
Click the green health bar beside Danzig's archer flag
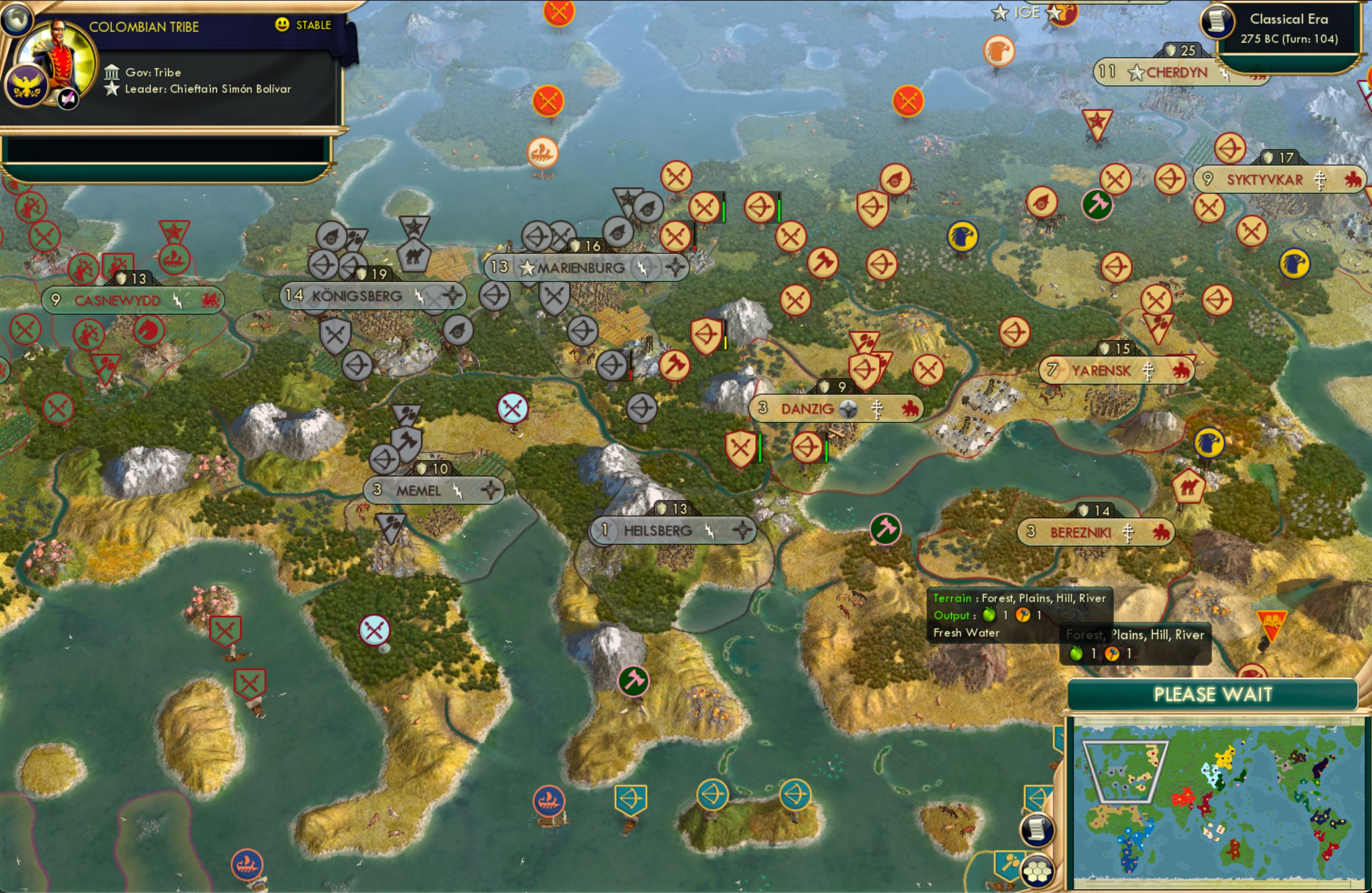826,450
